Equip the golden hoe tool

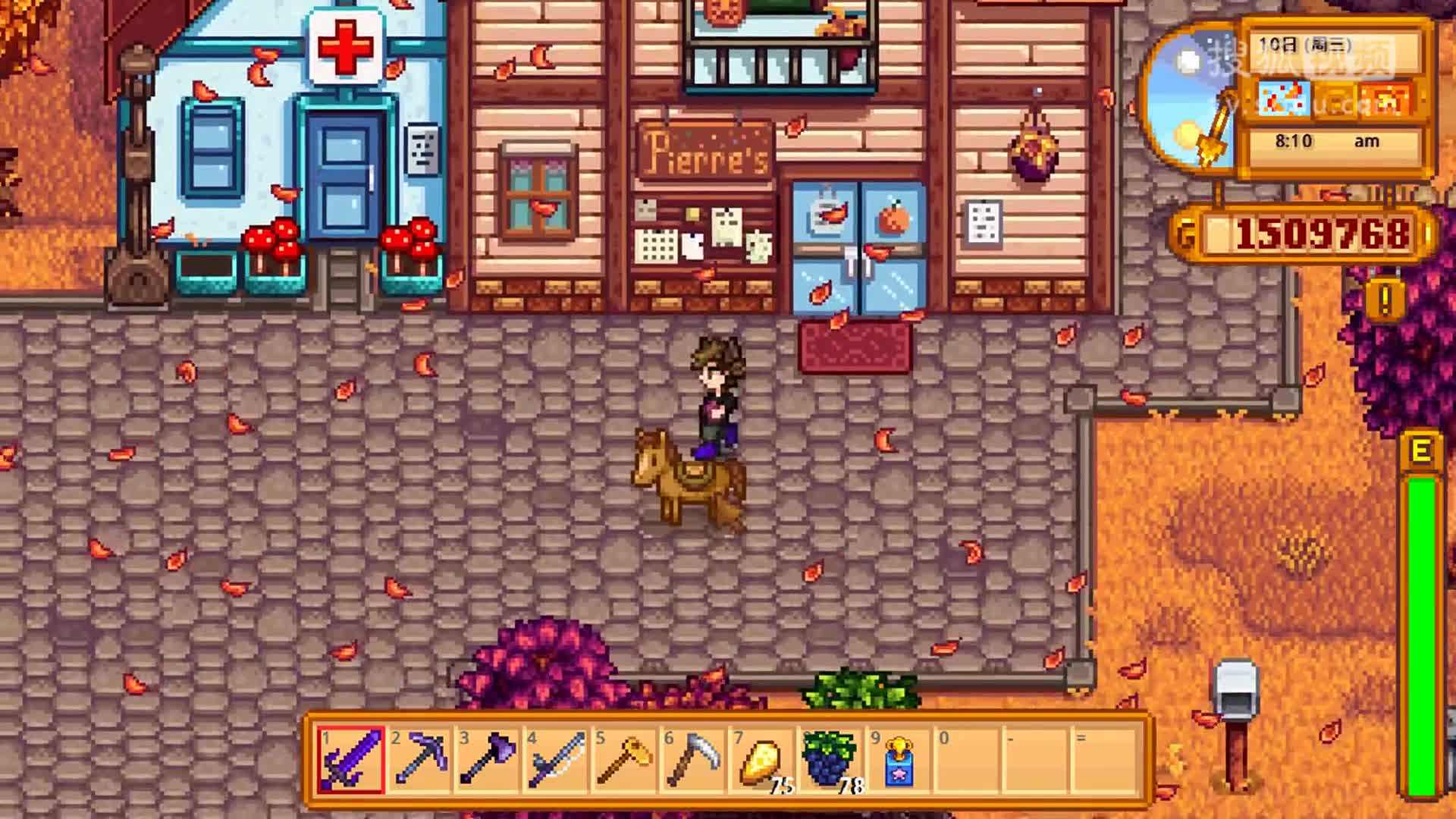tap(624, 760)
